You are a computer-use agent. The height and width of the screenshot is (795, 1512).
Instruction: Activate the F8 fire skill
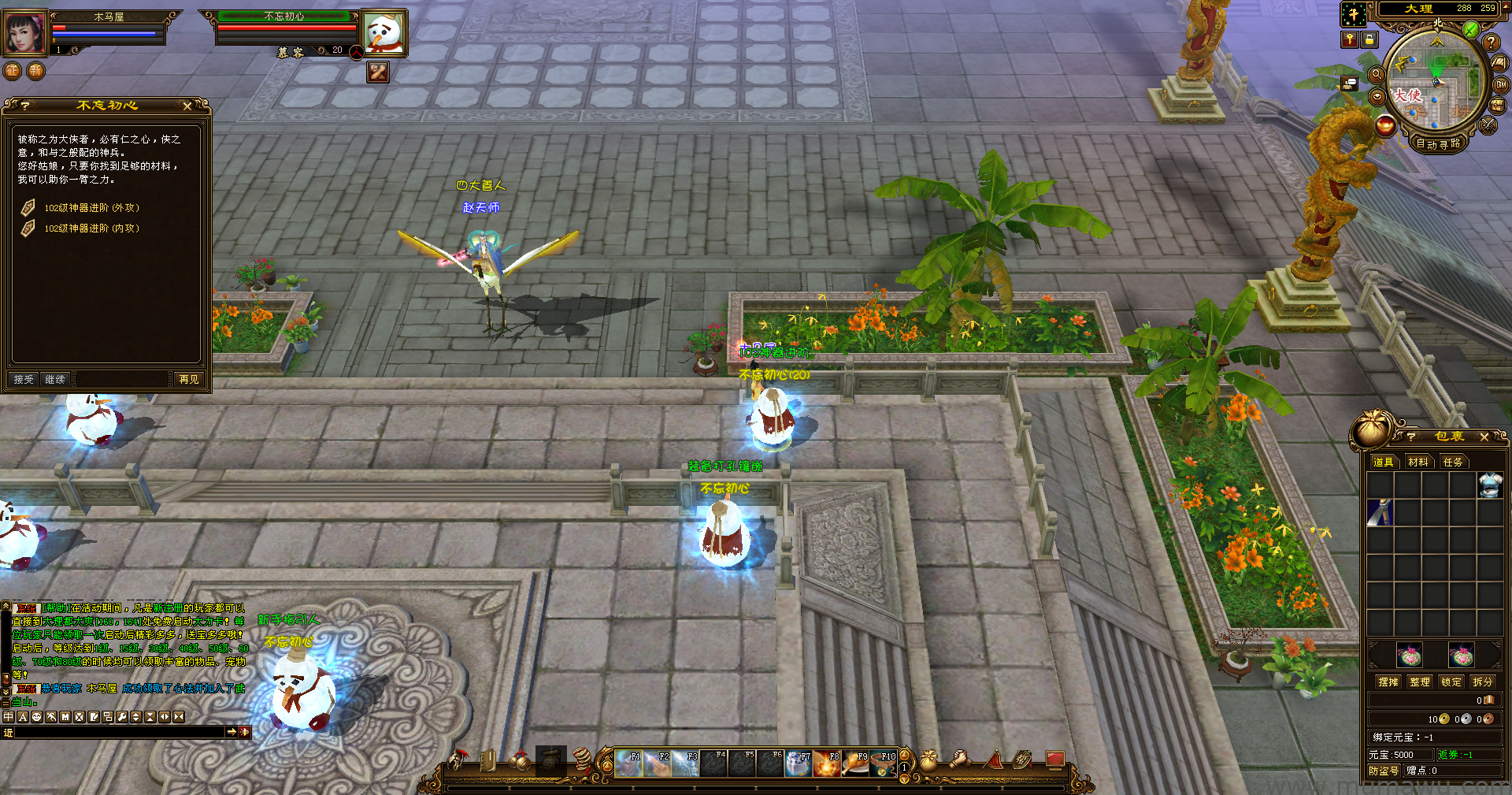[x=827, y=763]
